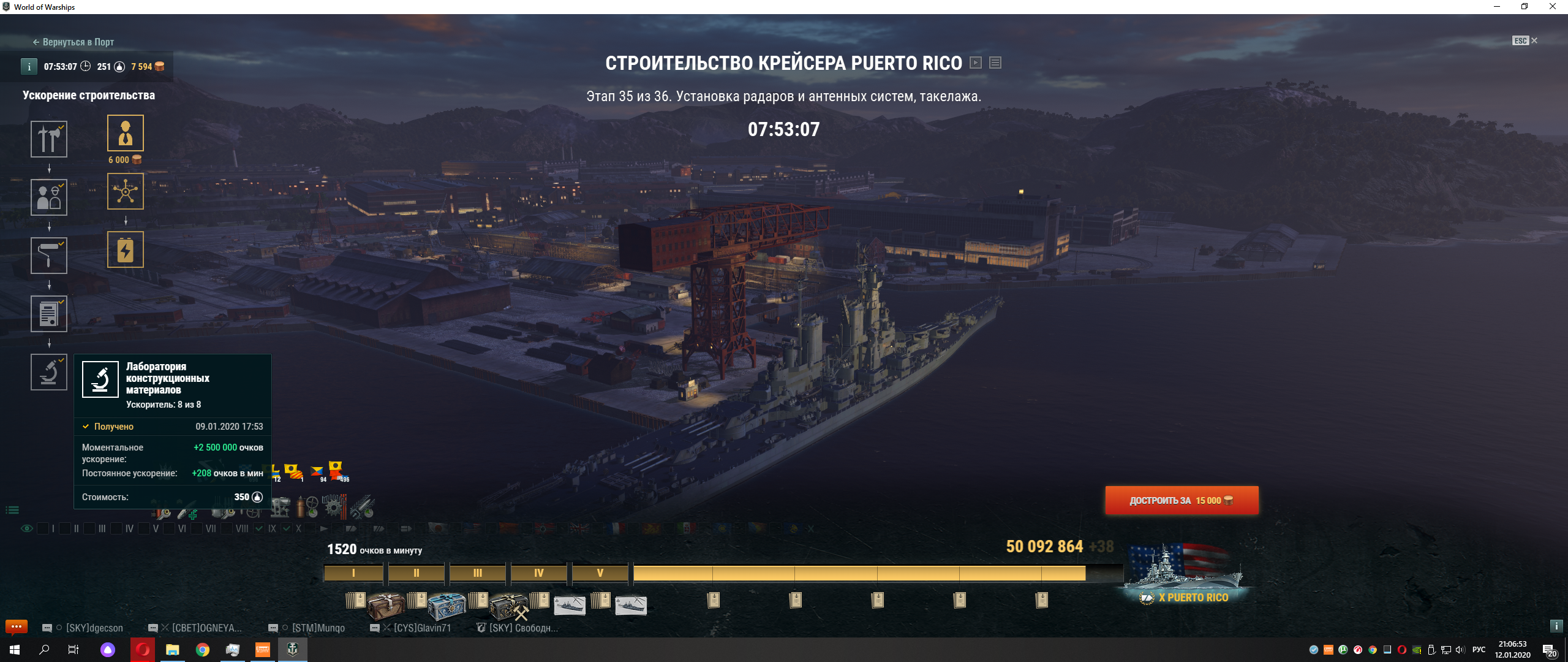The height and width of the screenshot is (662, 1568).
Task: Select the document certificate booster icon
Action: tap(49, 314)
